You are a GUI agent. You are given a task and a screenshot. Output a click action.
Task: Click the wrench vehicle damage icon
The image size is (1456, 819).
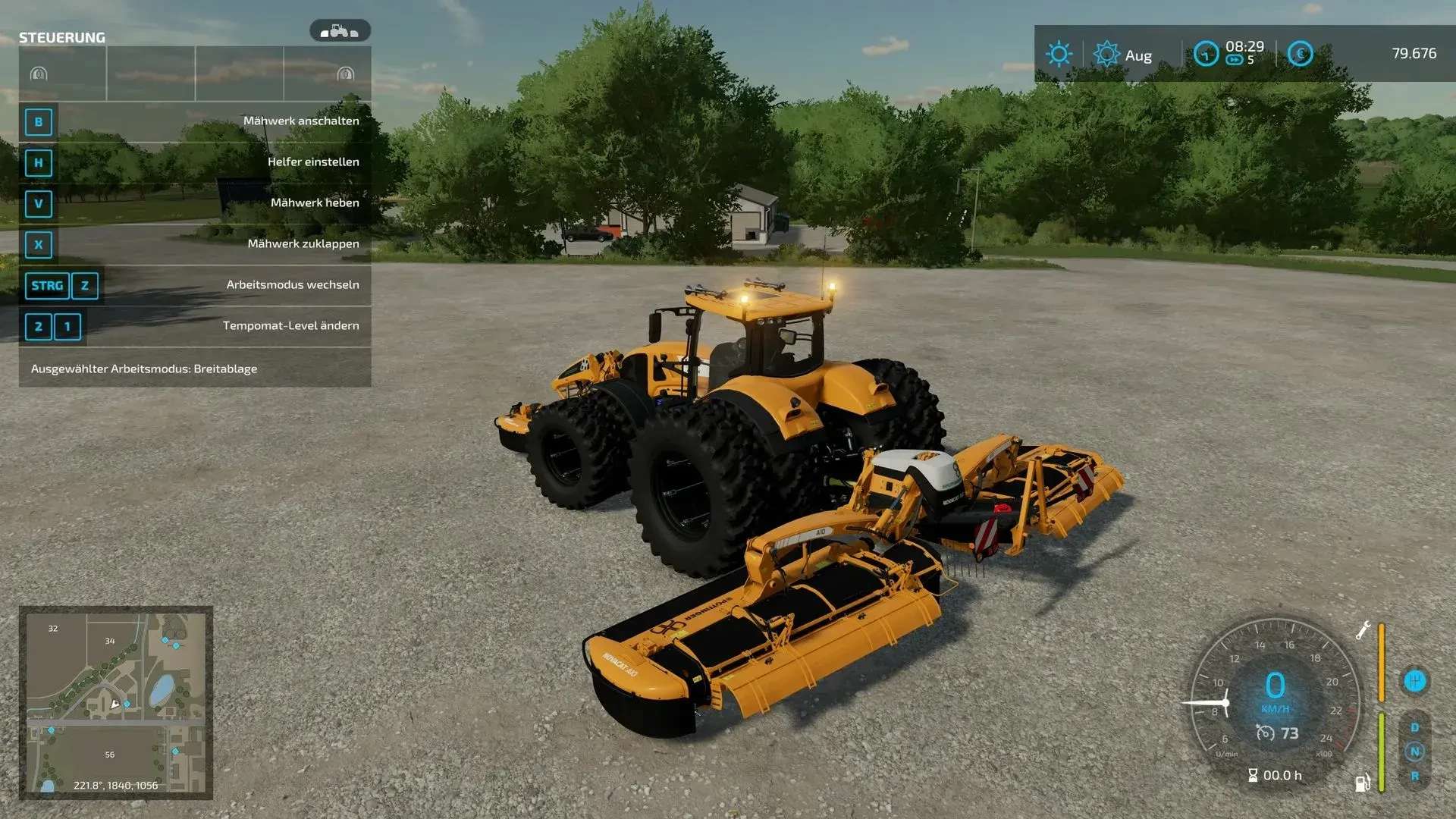click(x=1363, y=630)
